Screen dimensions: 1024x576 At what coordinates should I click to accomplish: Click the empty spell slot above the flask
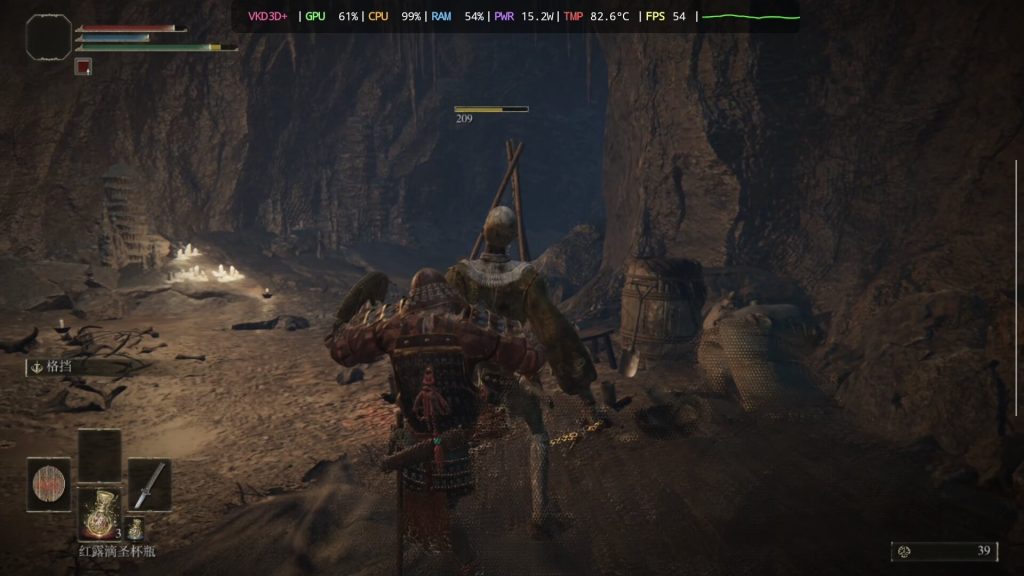[100, 455]
